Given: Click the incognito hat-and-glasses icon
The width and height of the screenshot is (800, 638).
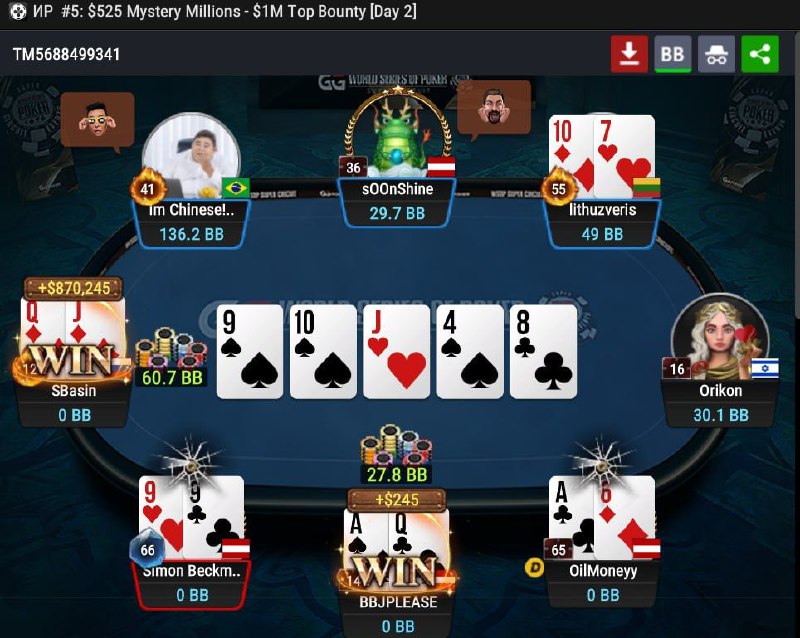Looking at the screenshot, I should point(716,54).
